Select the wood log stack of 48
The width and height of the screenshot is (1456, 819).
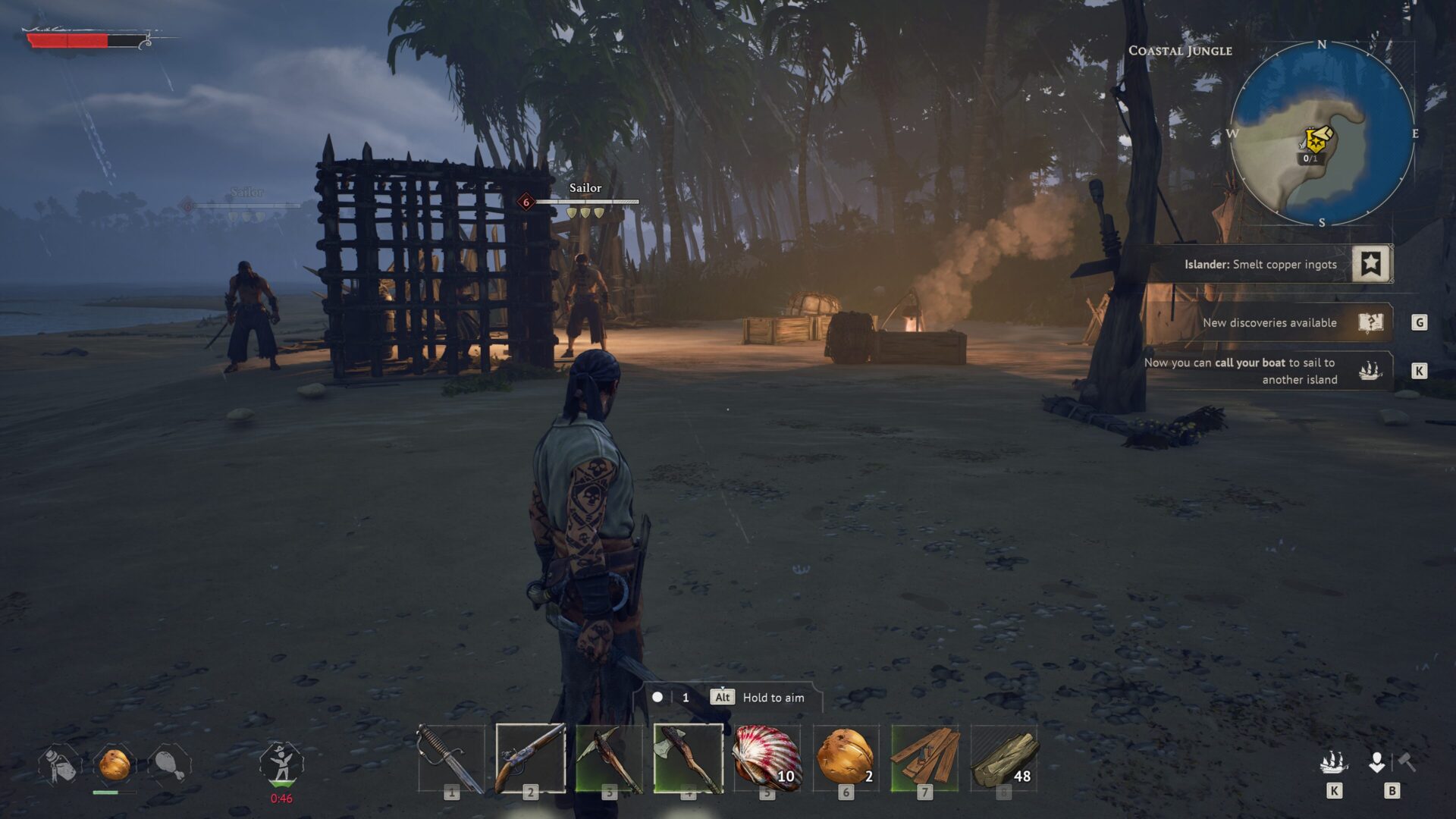coord(1003,758)
